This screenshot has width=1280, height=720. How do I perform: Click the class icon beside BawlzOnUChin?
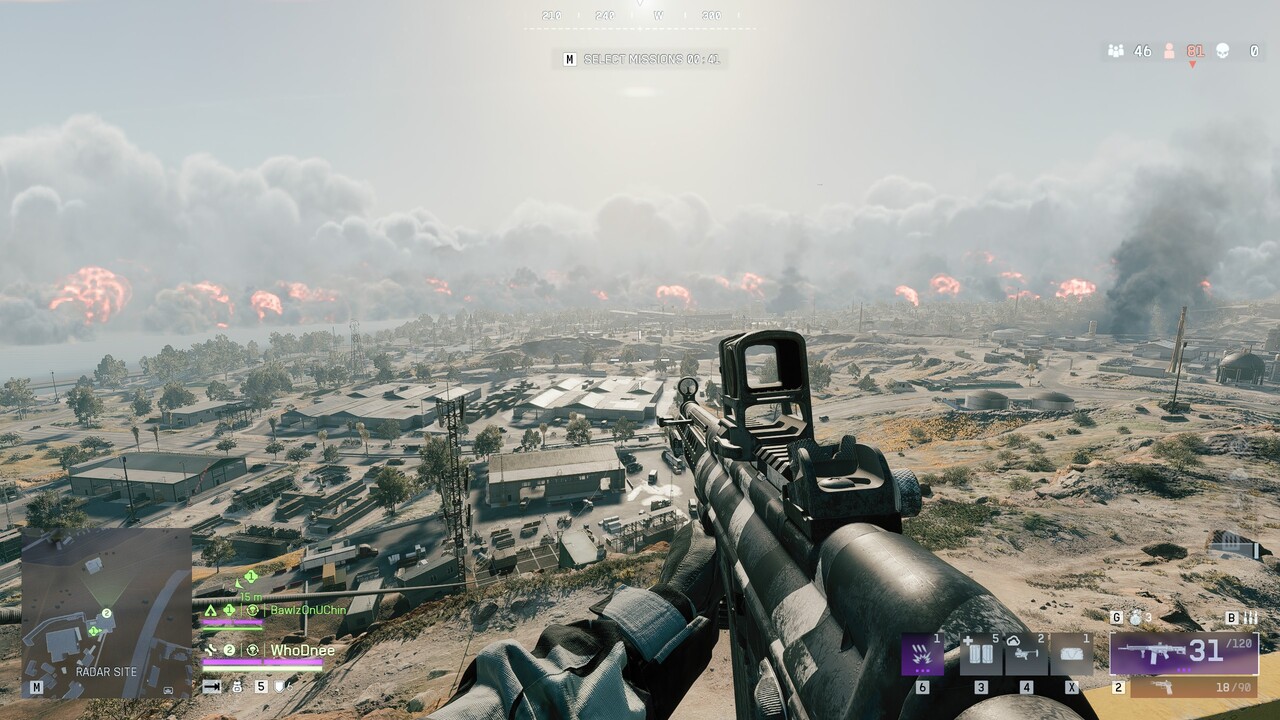click(x=211, y=611)
